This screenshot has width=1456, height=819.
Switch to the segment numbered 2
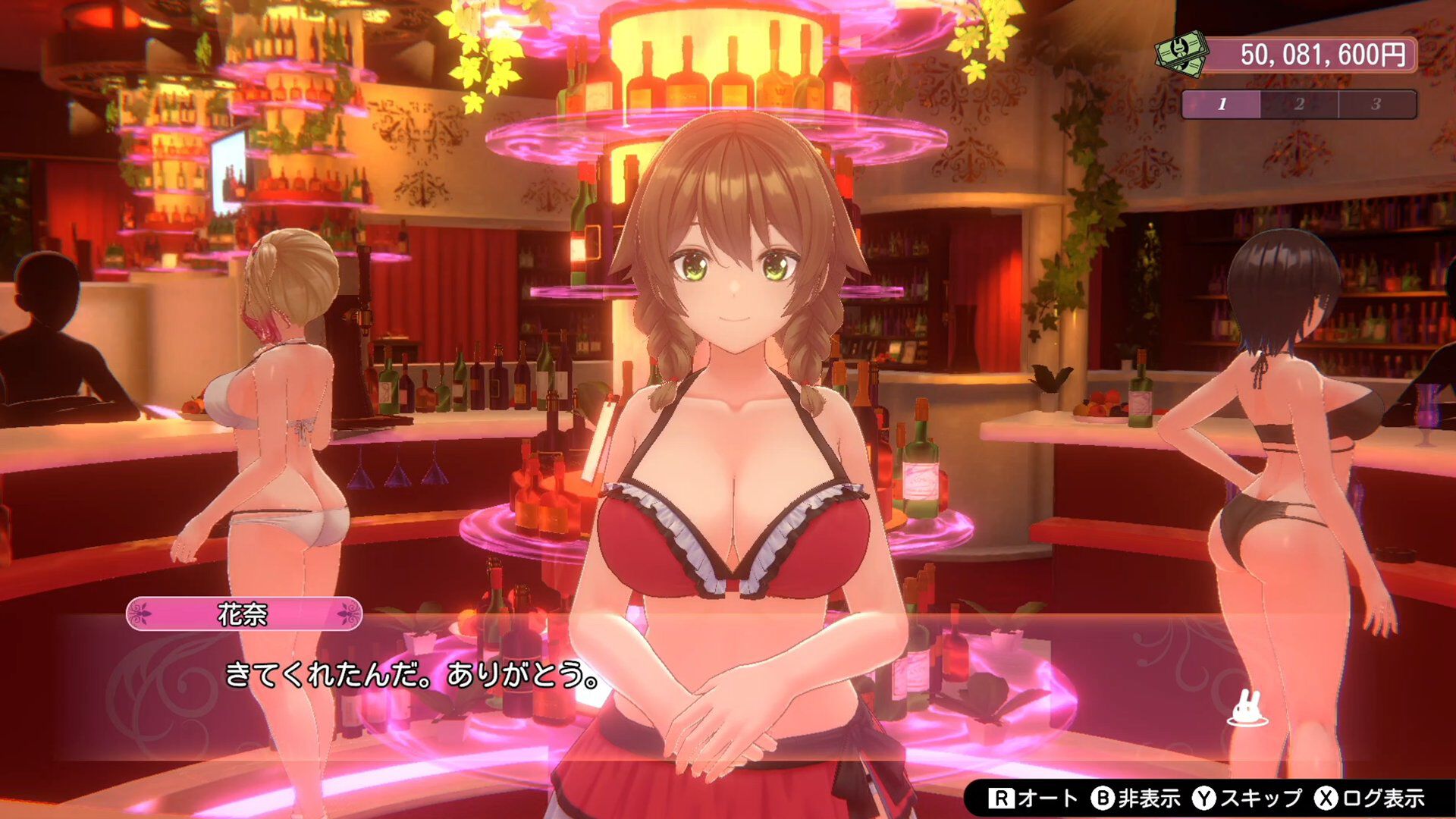coord(1299,105)
